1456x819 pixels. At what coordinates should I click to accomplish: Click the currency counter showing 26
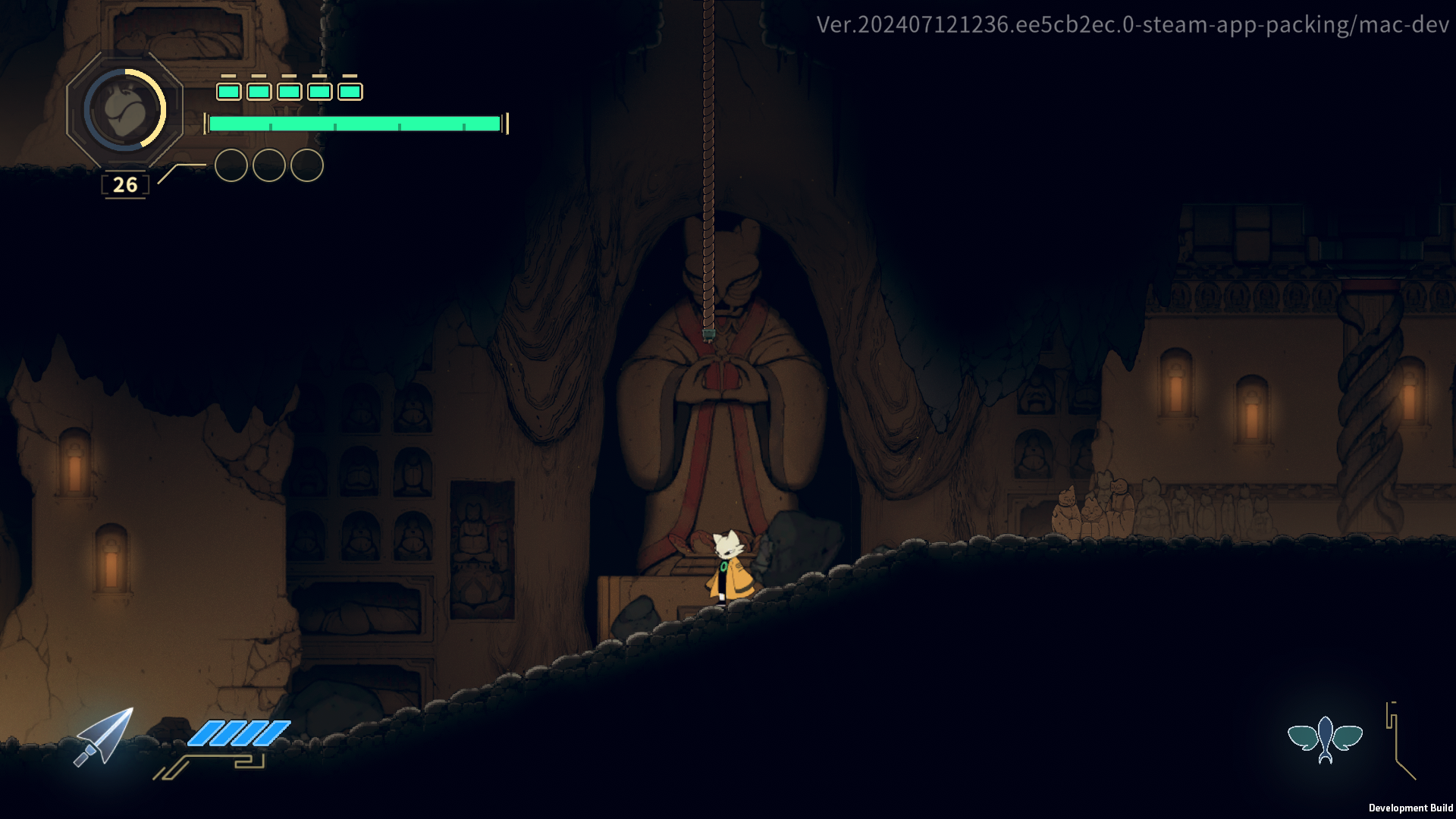point(124,184)
